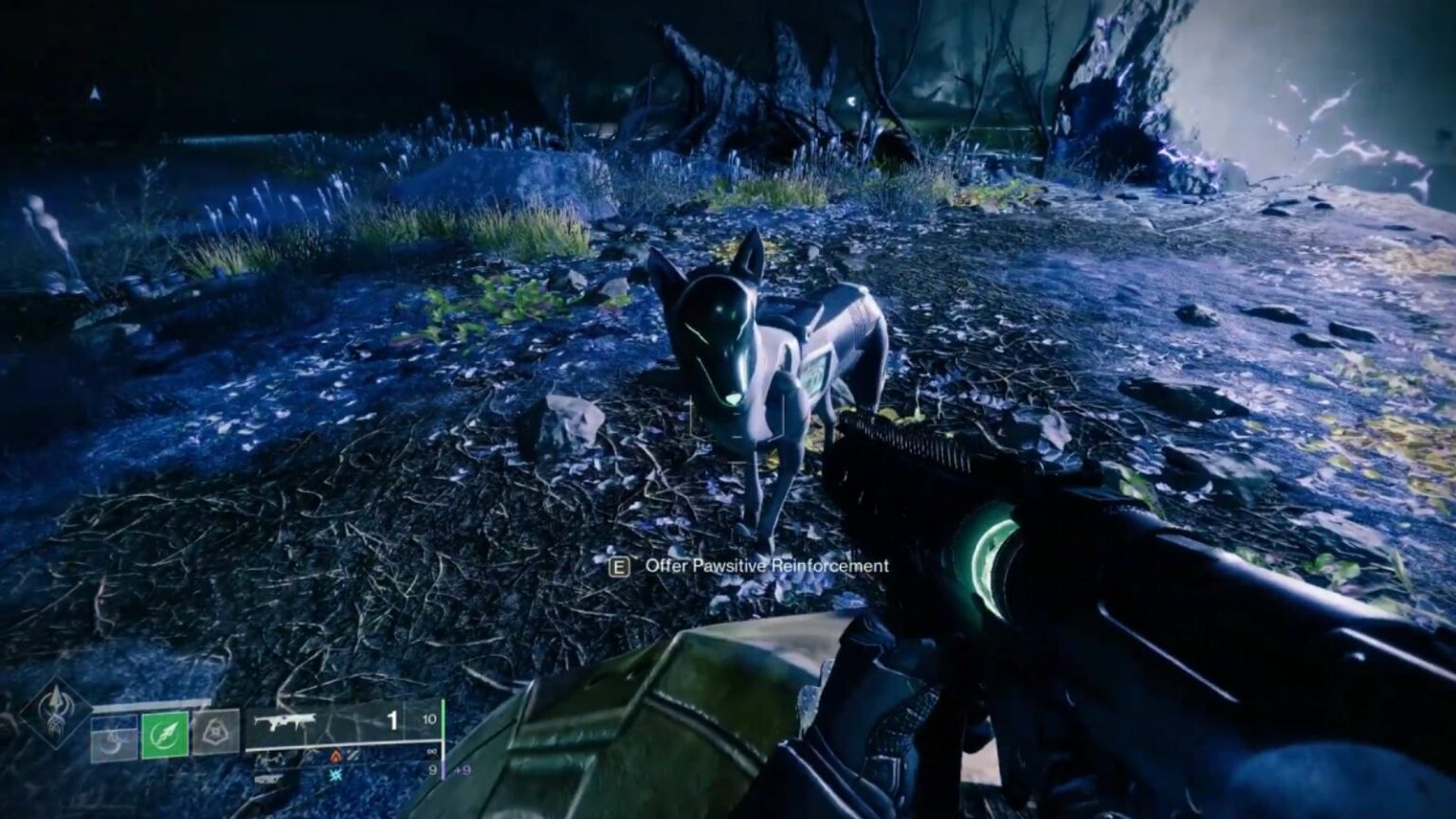Select the reserve count showing 10
Viewport: 1456px width, 819px height.
coord(428,719)
